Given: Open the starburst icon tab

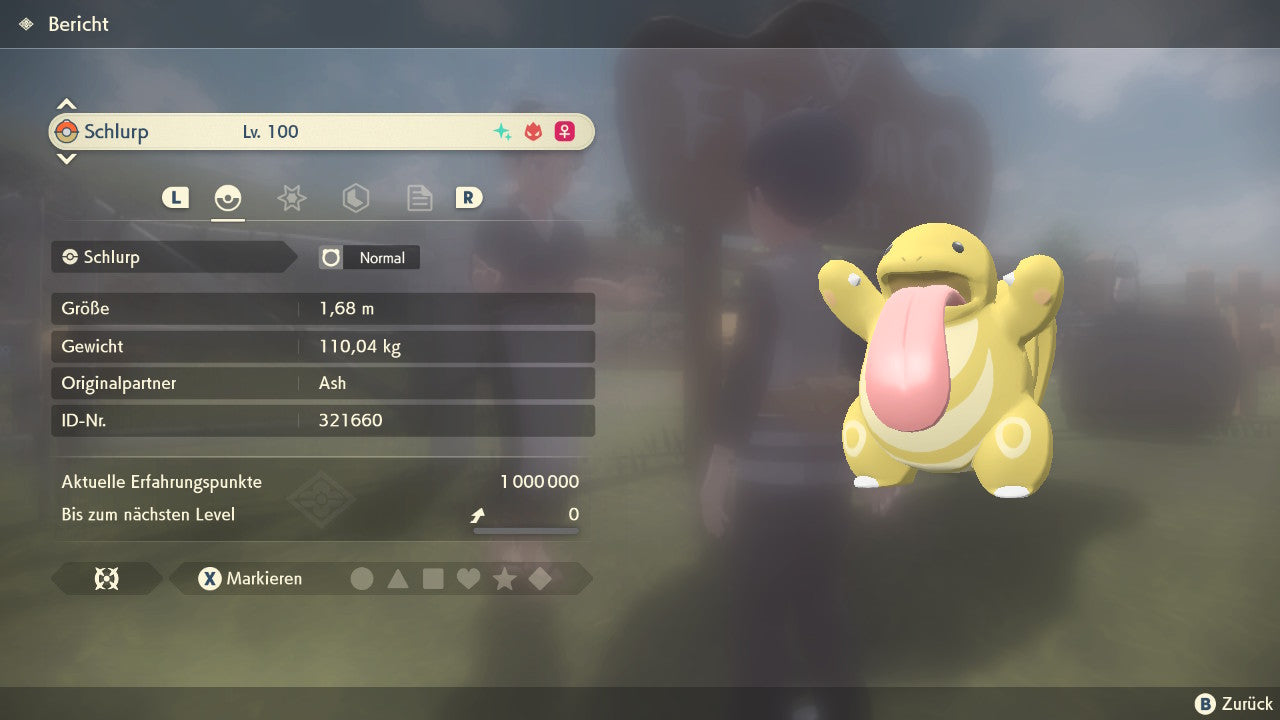Looking at the screenshot, I should [291, 198].
